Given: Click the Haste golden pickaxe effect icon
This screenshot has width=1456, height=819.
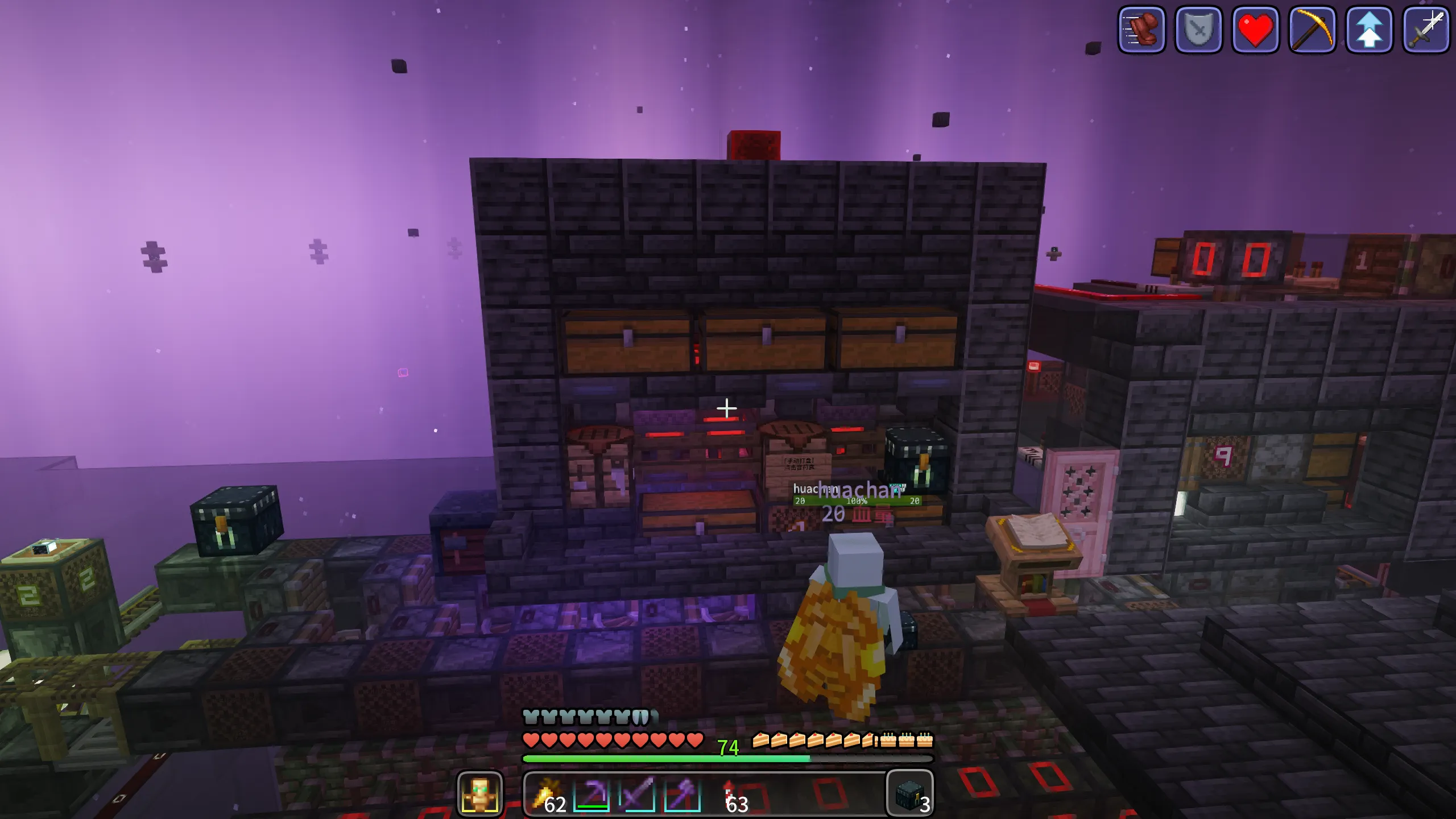Looking at the screenshot, I should tap(1312, 30).
